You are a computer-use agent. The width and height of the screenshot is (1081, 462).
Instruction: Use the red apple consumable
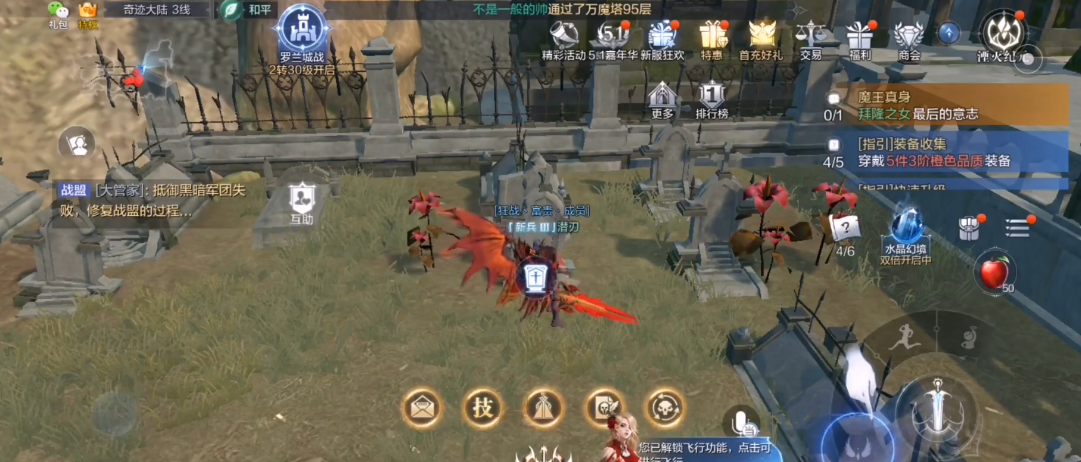click(994, 270)
